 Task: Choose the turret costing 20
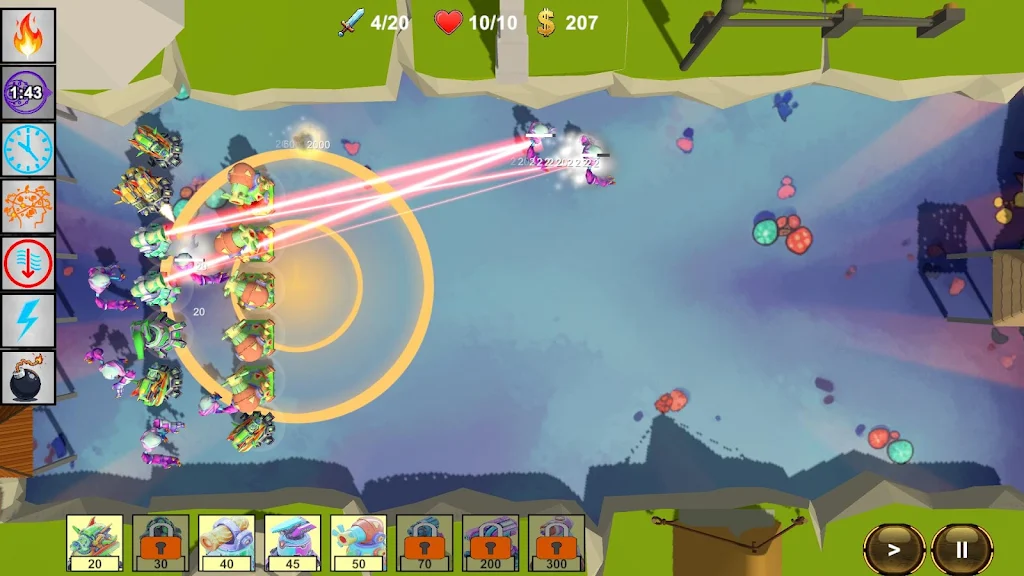click(x=95, y=542)
